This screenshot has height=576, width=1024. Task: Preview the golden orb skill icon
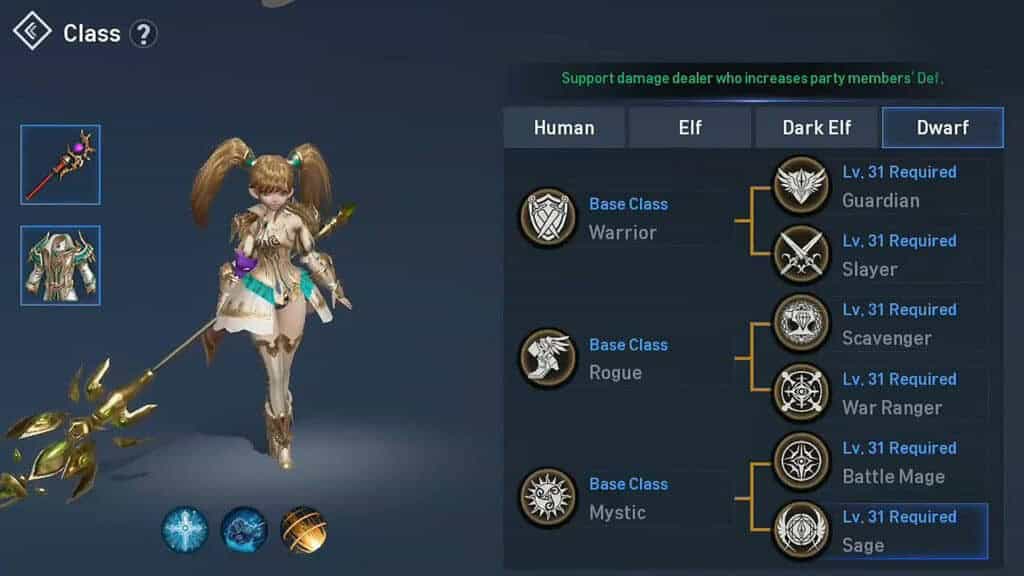[303, 530]
